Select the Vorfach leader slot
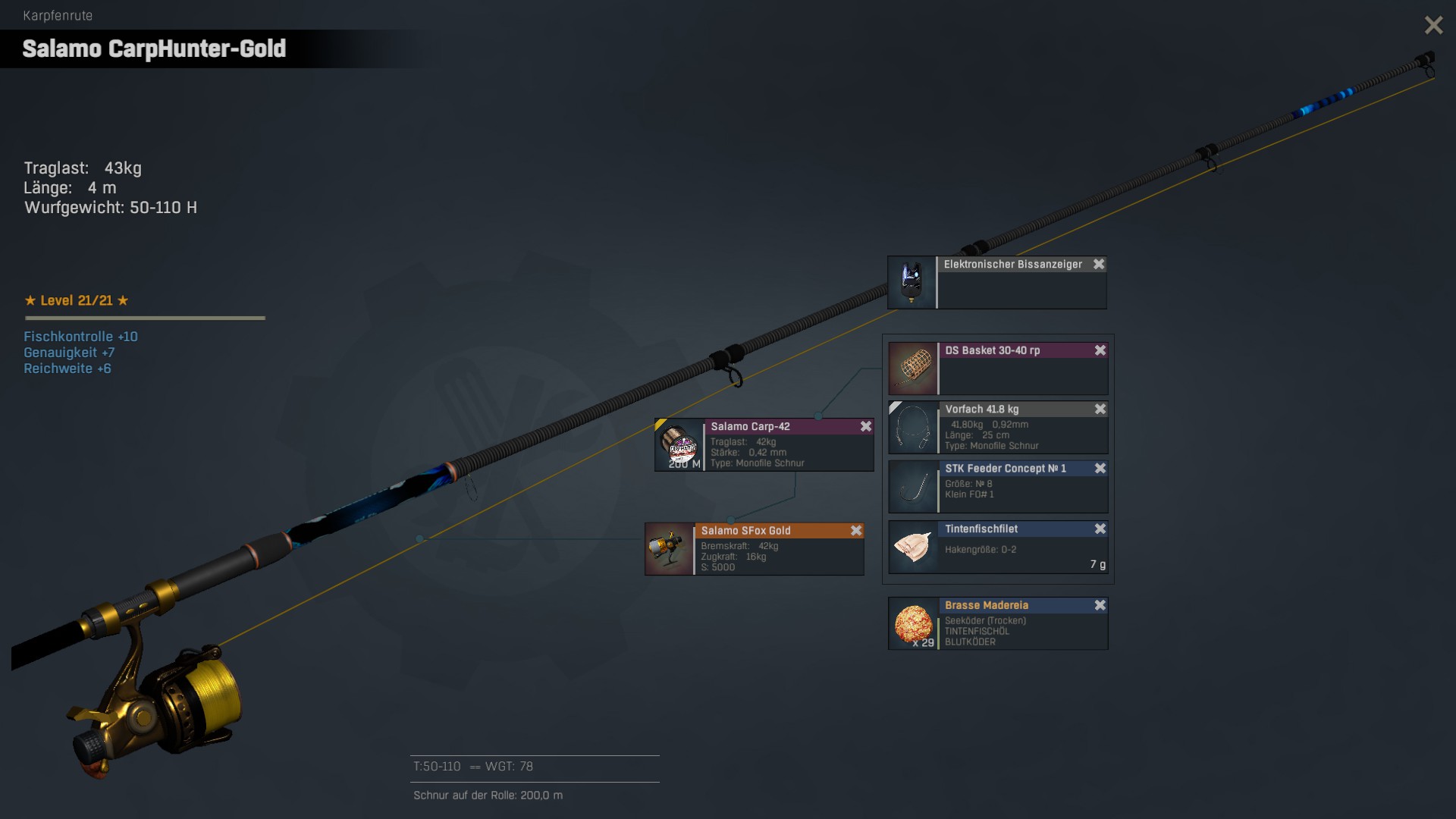 coord(914,428)
